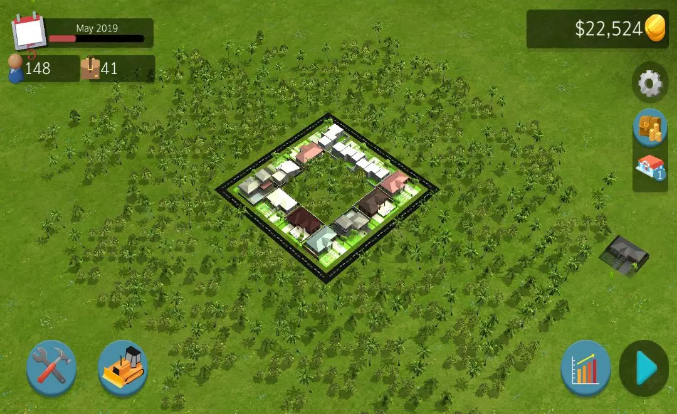Open the settings gear menu
Screen dimensions: 677x414
click(x=650, y=83)
